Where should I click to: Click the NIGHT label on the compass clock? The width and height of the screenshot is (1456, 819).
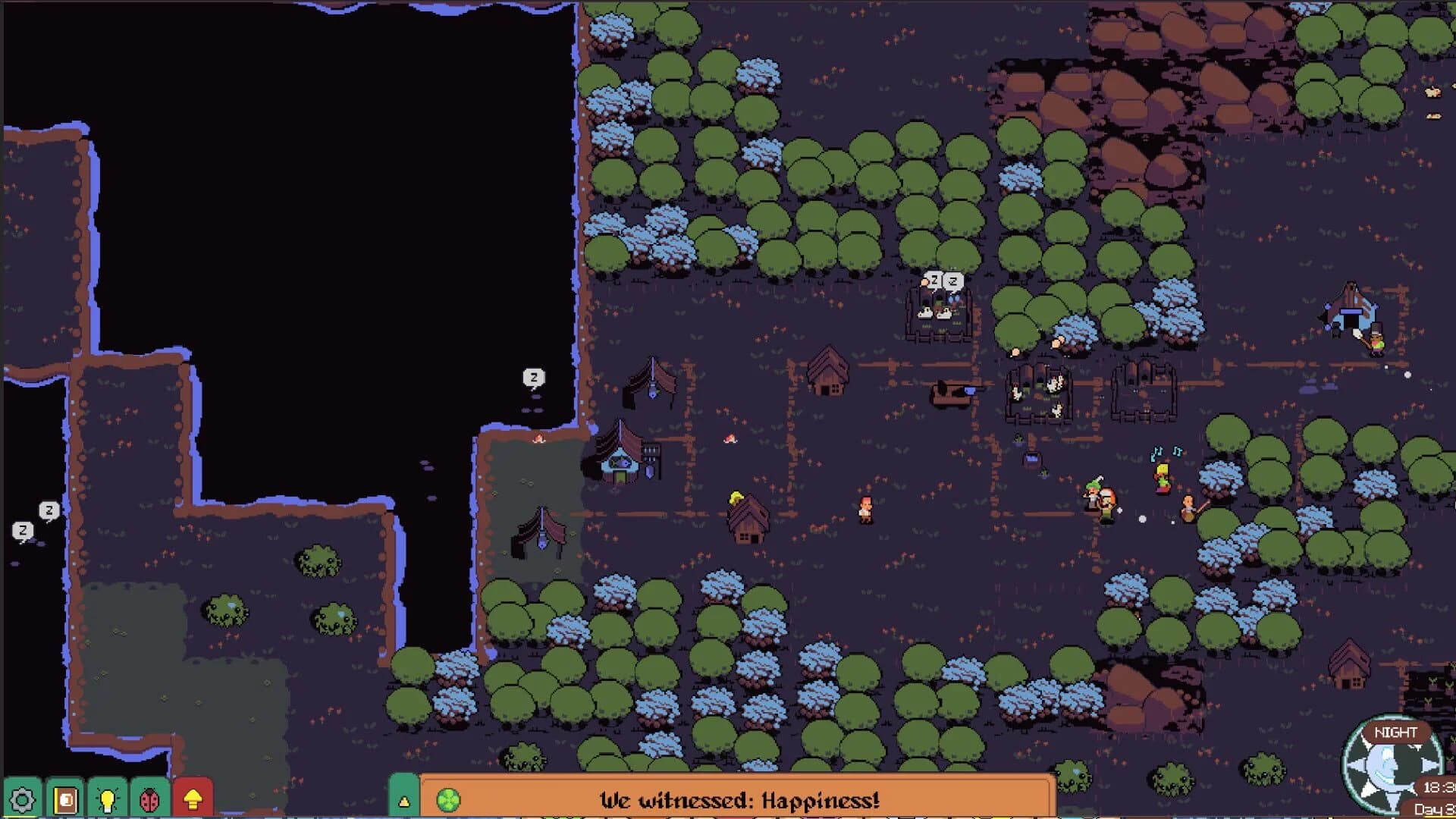(x=1396, y=731)
